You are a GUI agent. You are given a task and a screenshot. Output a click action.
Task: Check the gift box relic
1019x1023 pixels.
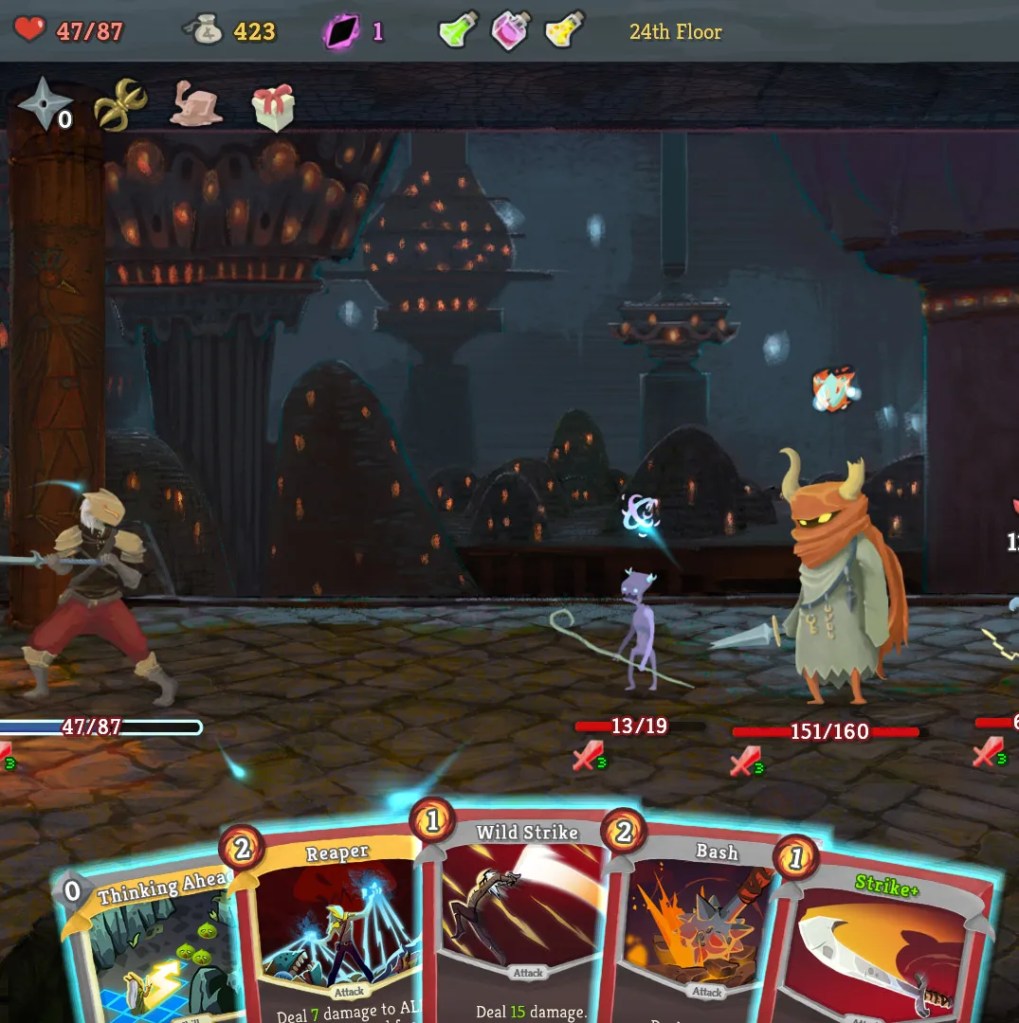(273, 106)
